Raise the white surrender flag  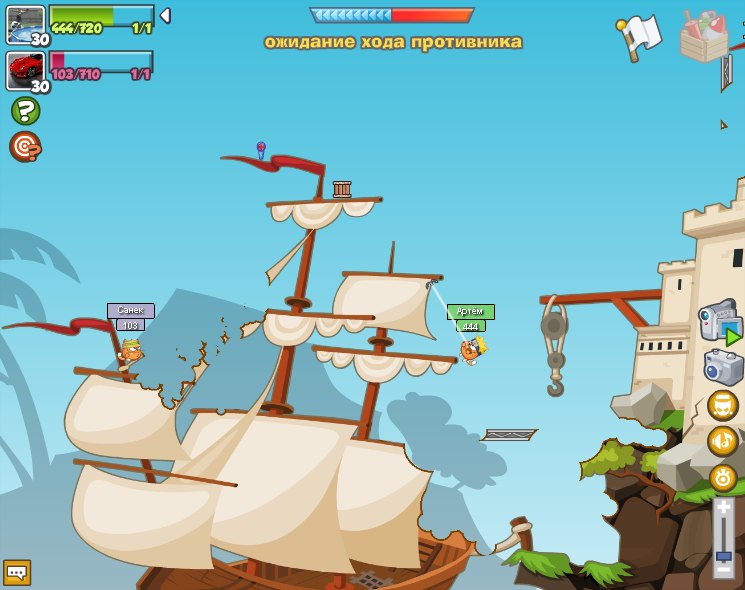(x=640, y=37)
